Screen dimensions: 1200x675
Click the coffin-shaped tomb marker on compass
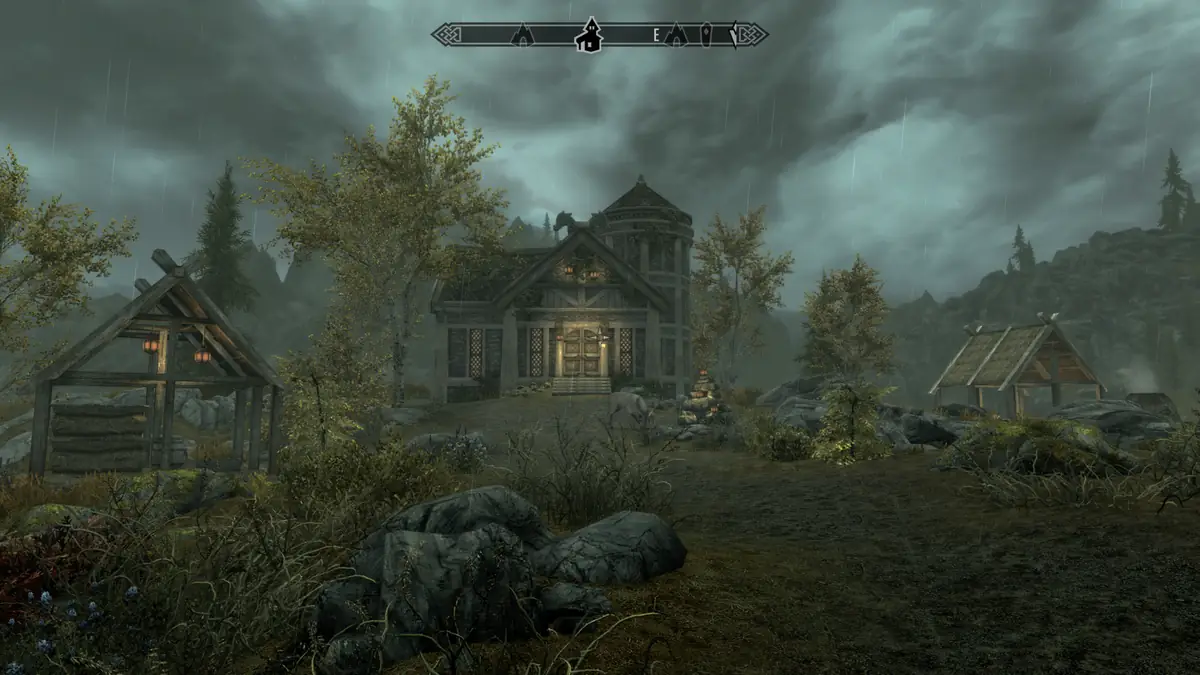pyautogui.click(x=706, y=35)
